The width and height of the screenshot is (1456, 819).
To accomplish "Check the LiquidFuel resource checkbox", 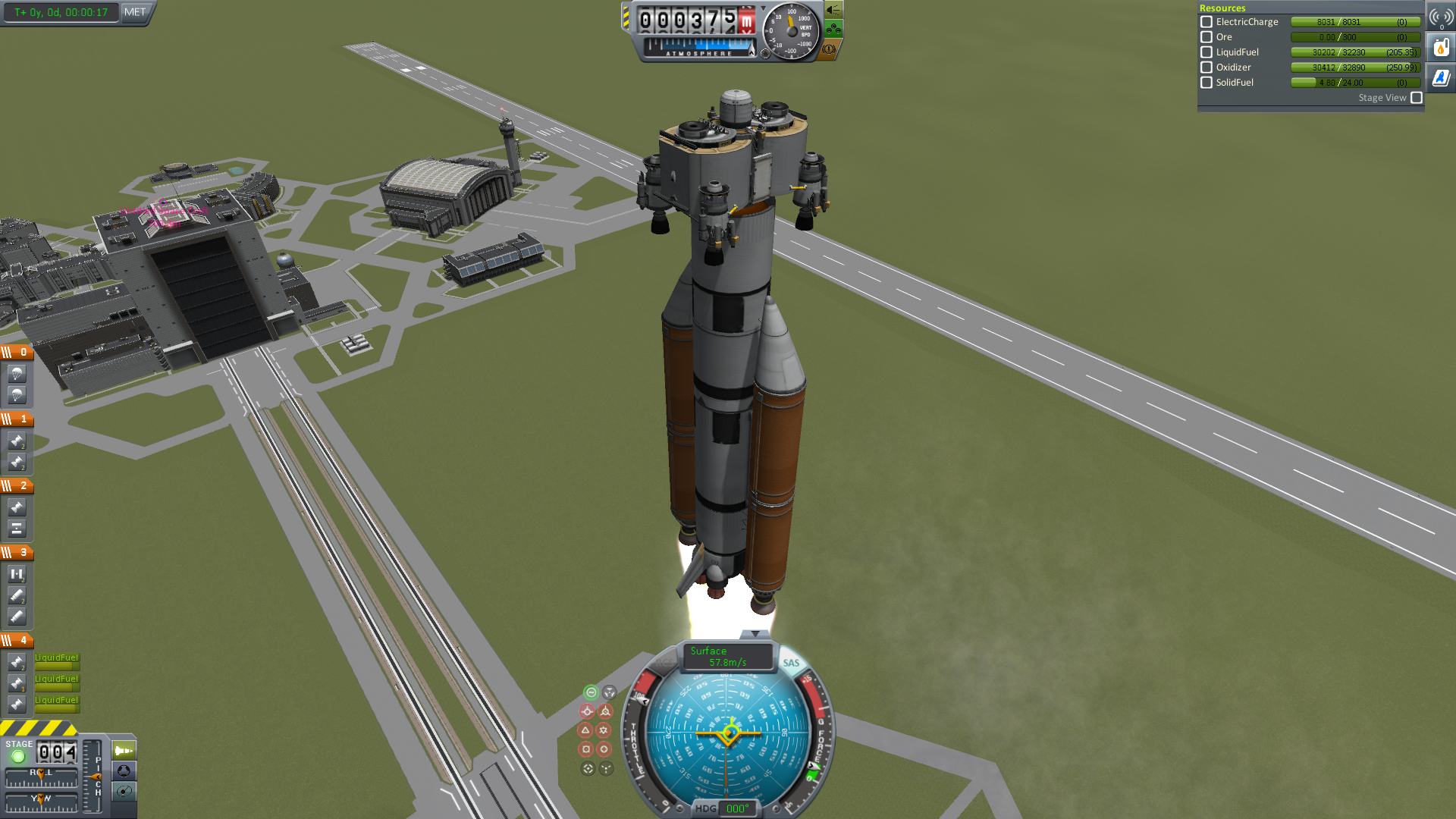I will (x=1207, y=52).
